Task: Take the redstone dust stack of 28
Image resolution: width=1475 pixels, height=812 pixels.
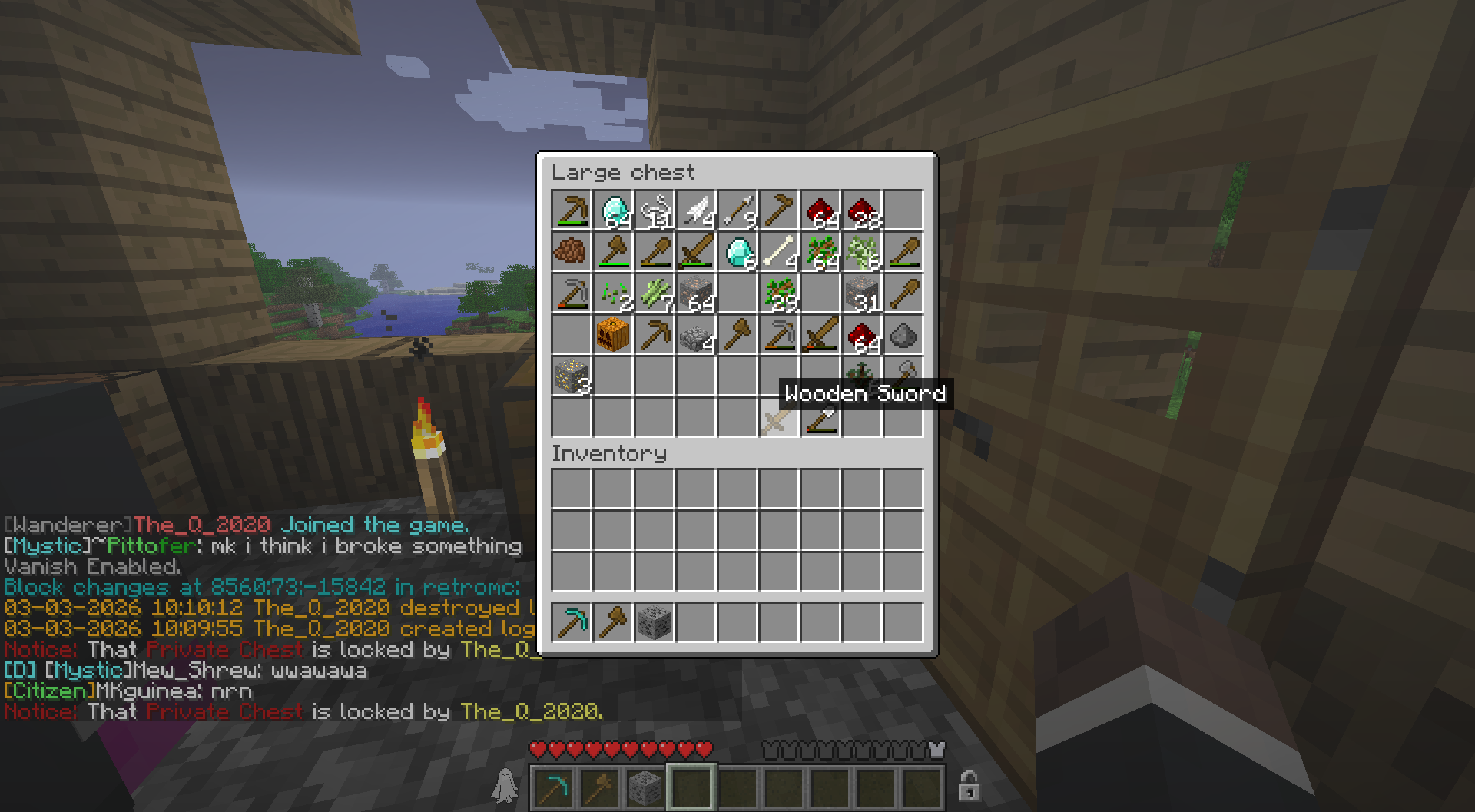Action: [862, 210]
